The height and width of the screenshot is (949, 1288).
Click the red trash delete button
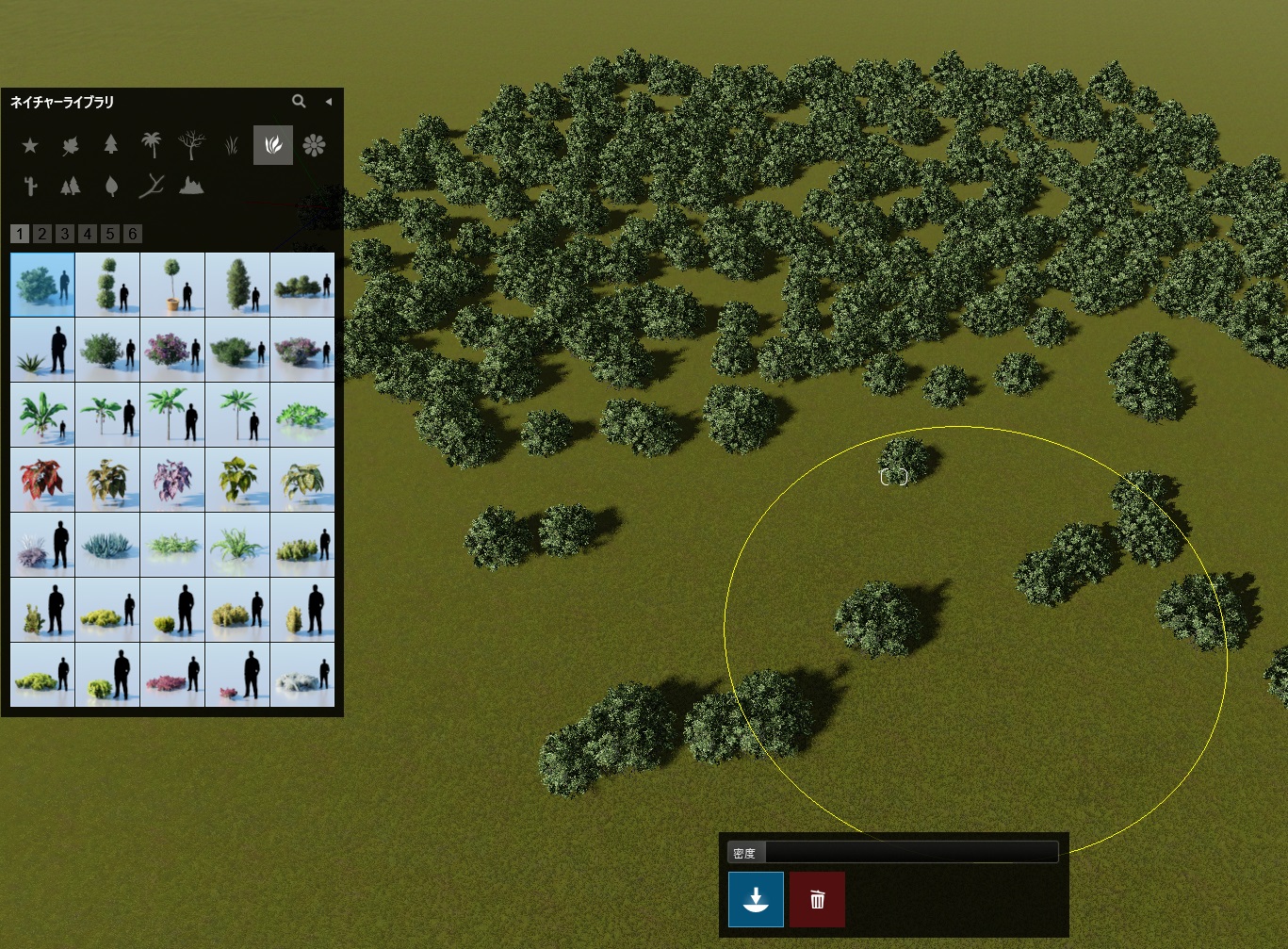click(x=817, y=899)
